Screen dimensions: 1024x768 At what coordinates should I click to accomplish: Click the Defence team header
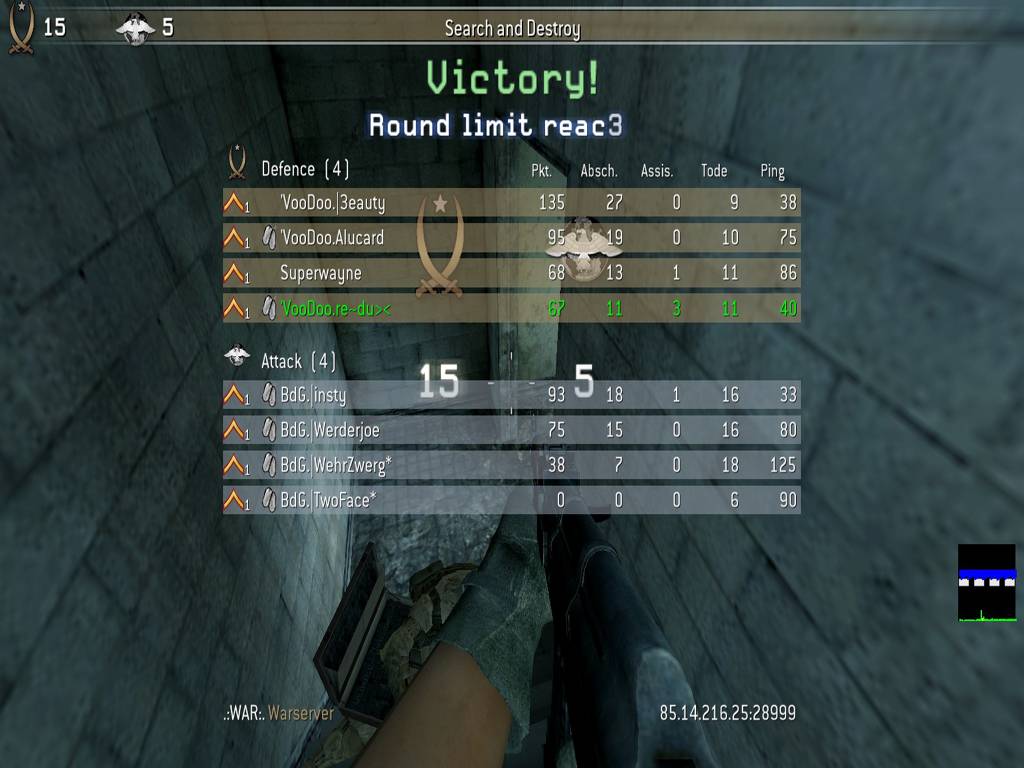[305, 169]
